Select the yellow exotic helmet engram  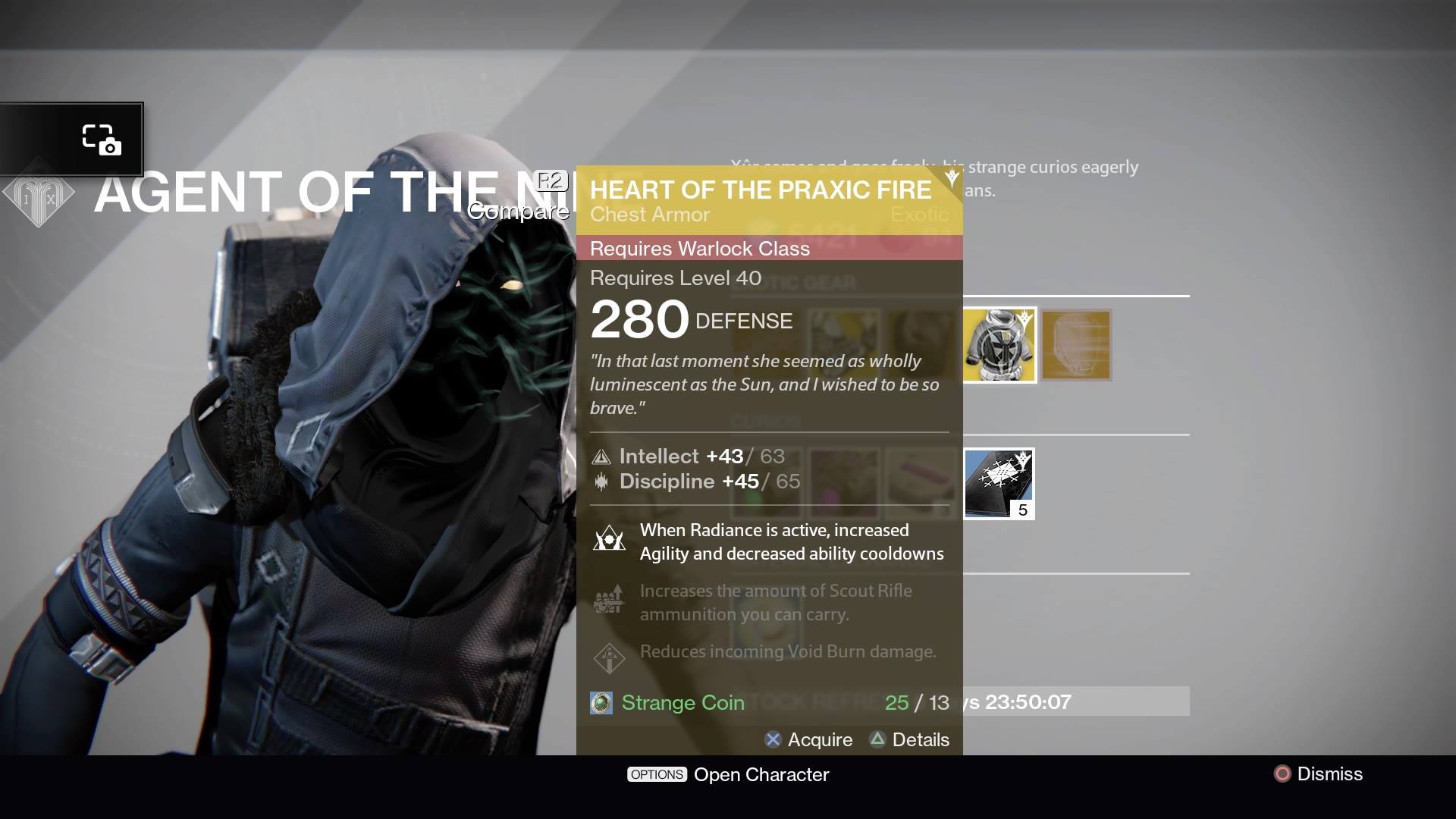coord(1075,345)
